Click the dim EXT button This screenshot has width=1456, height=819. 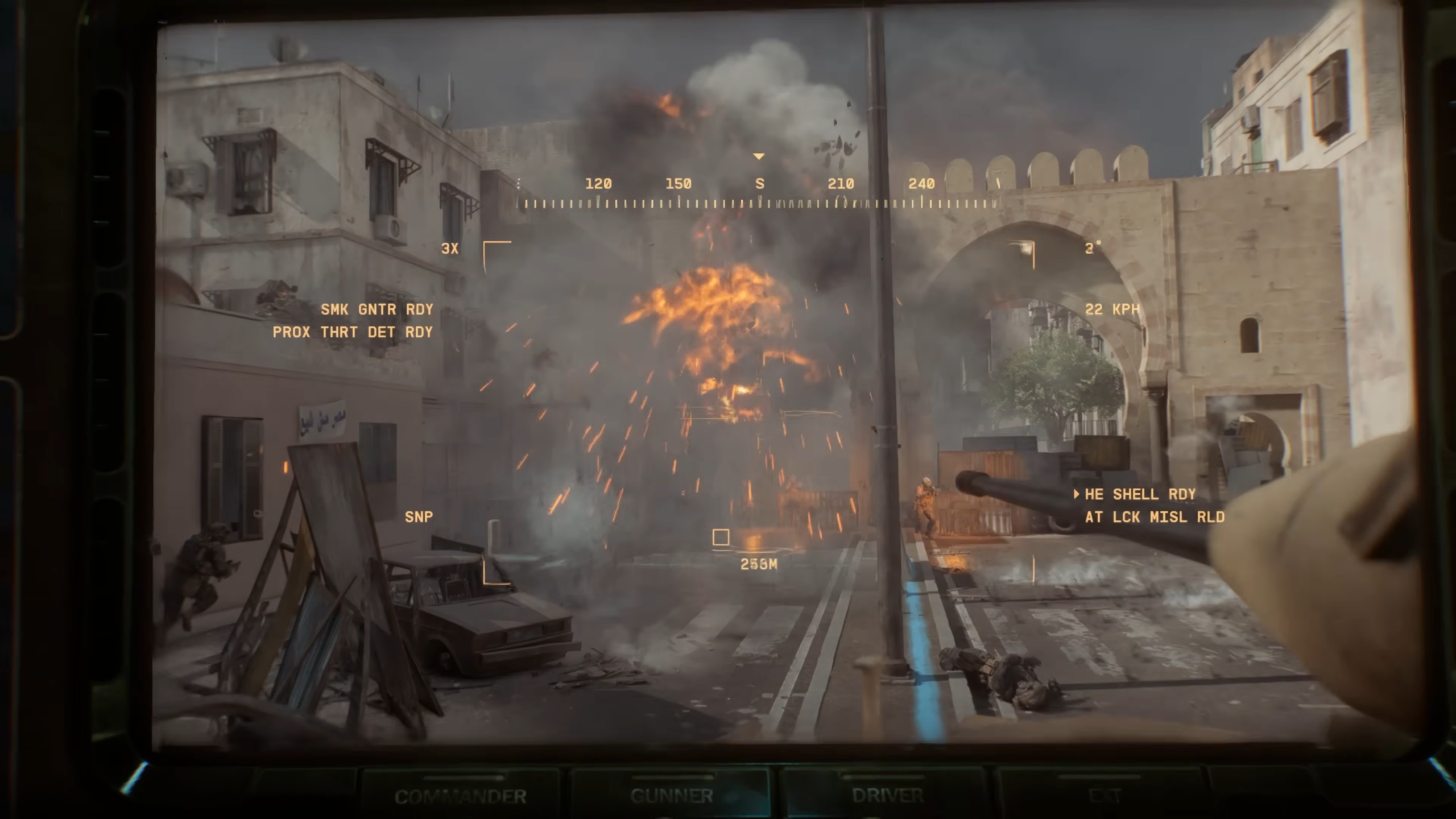[x=1104, y=795]
